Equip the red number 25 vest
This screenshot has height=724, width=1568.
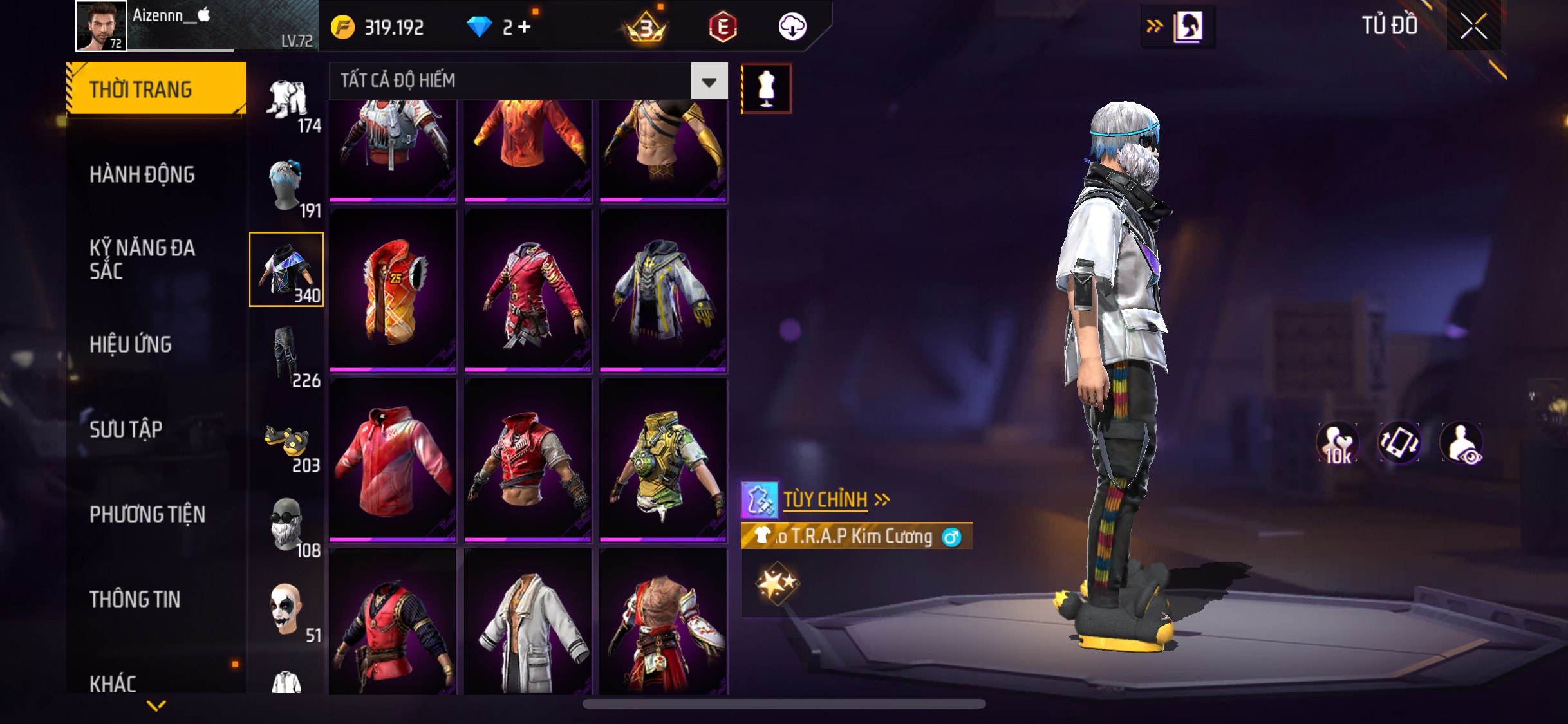coord(393,290)
